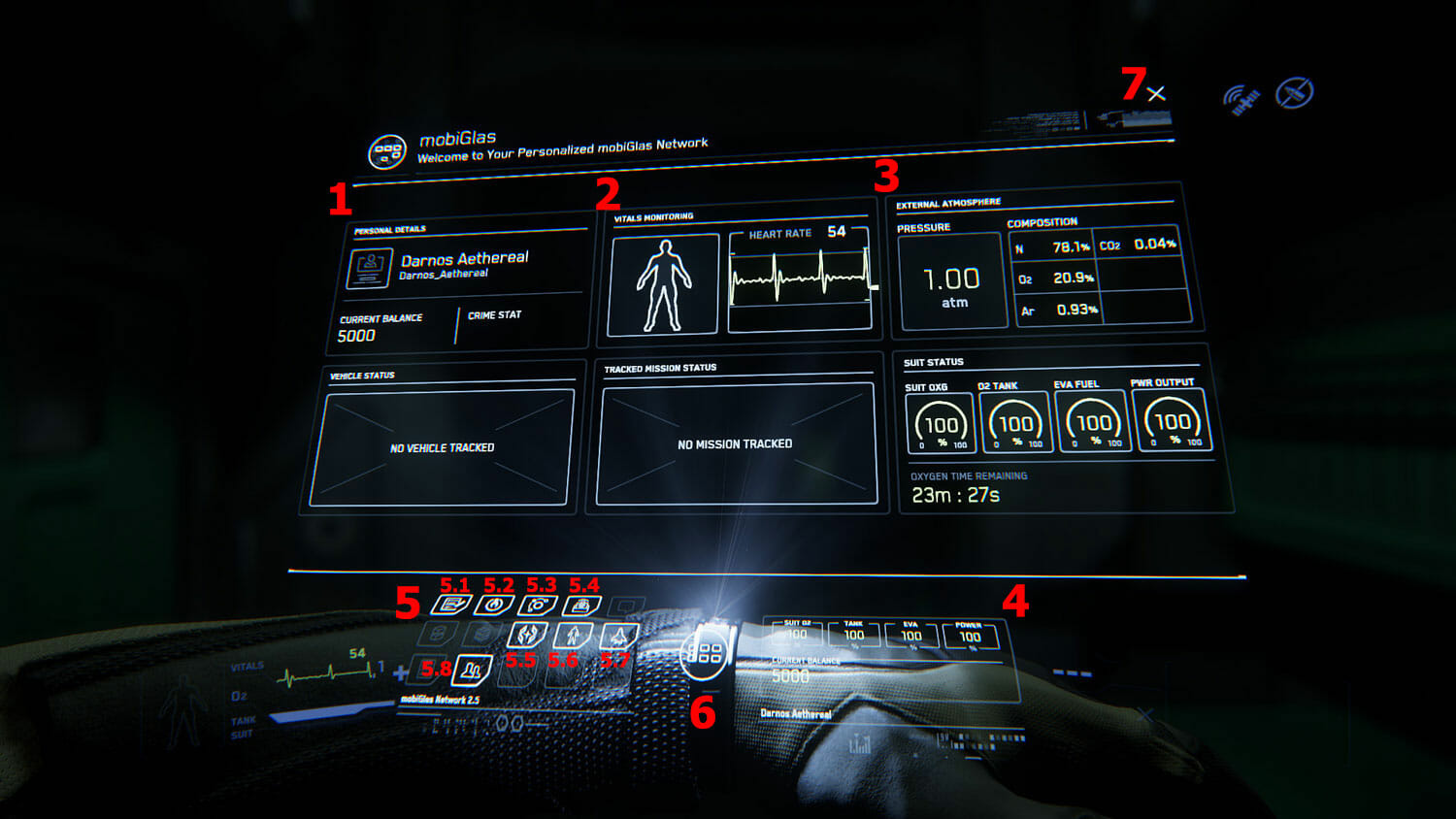The width and height of the screenshot is (1456, 819).
Task: Select the No Vehicle Tracked panel
Action: coord(442,447)
